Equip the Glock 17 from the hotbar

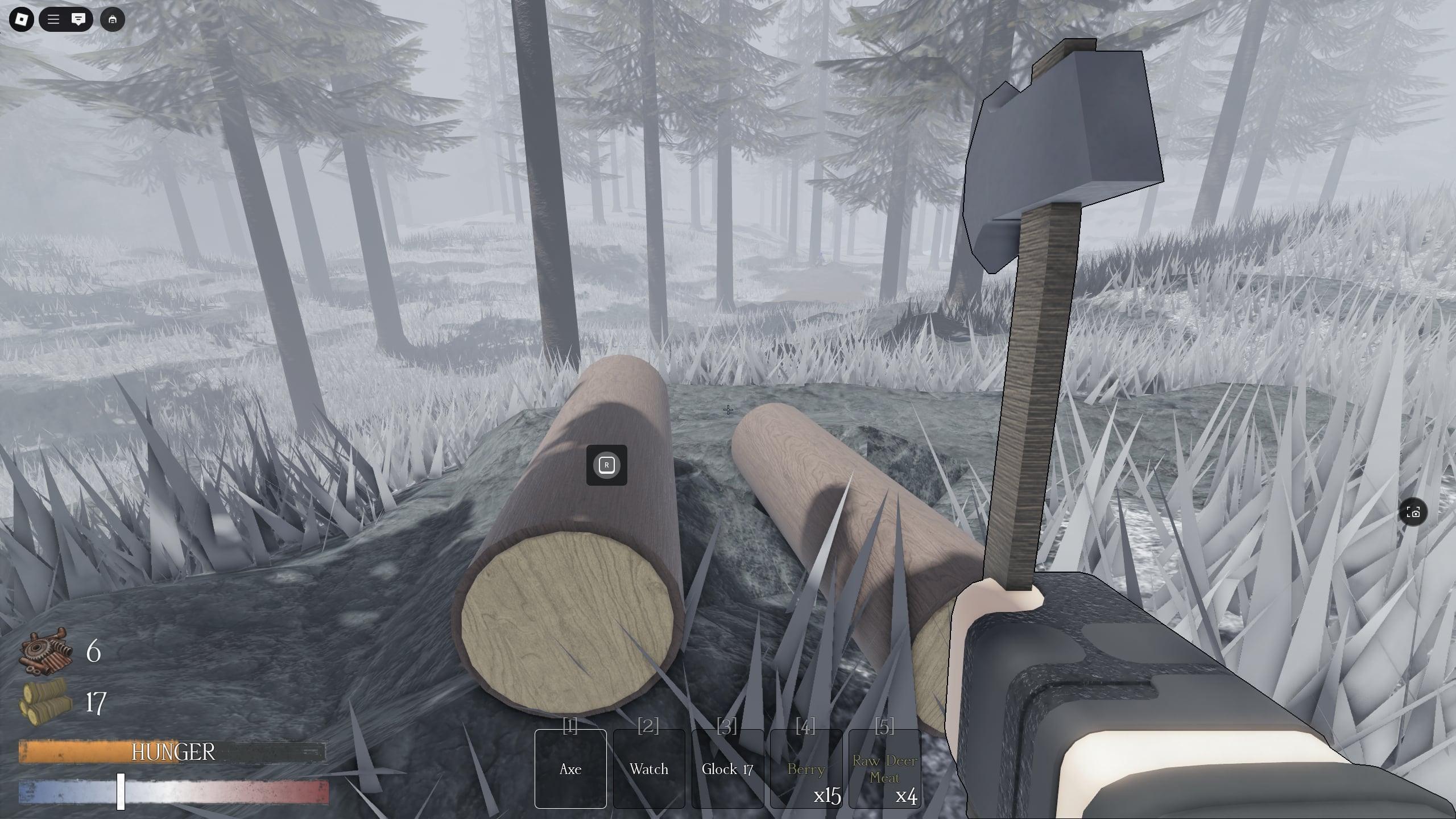click(x=727, y=769)
